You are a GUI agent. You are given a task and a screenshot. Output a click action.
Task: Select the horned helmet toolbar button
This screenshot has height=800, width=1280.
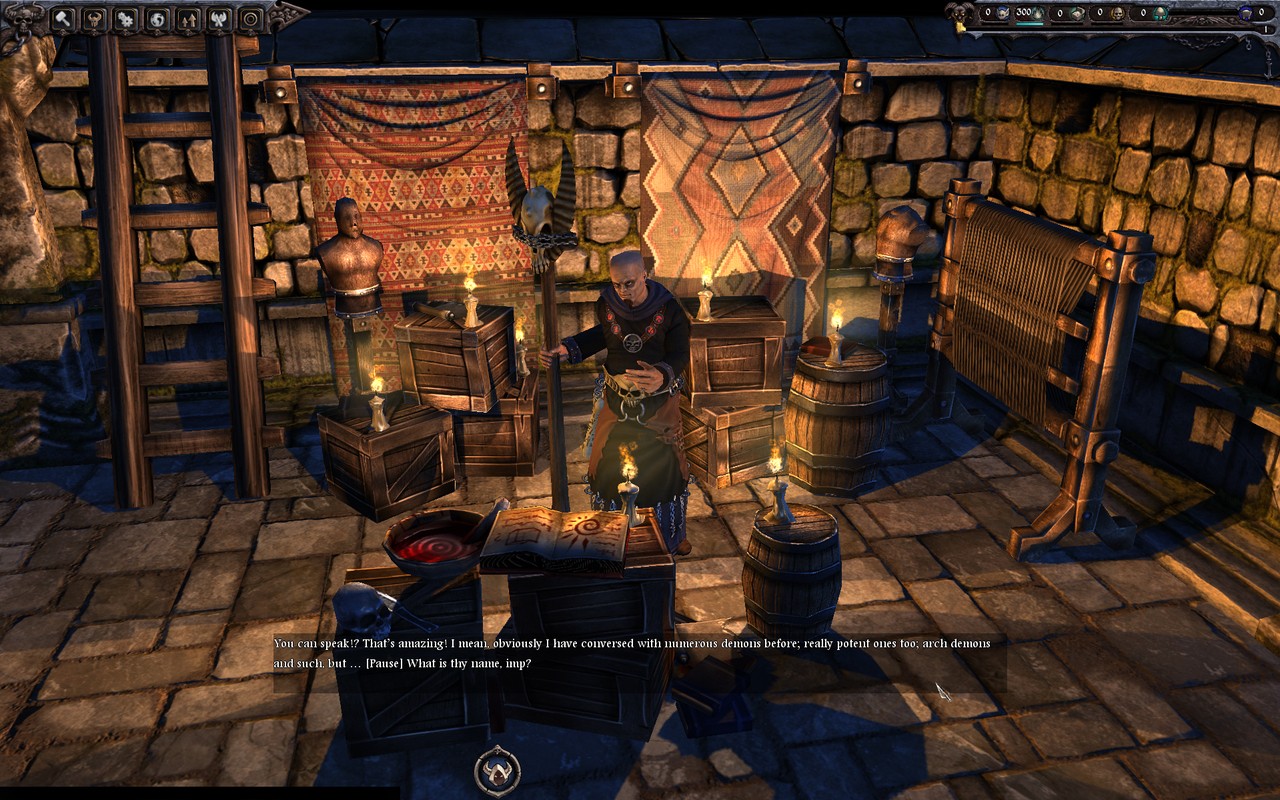pos(94,18)
